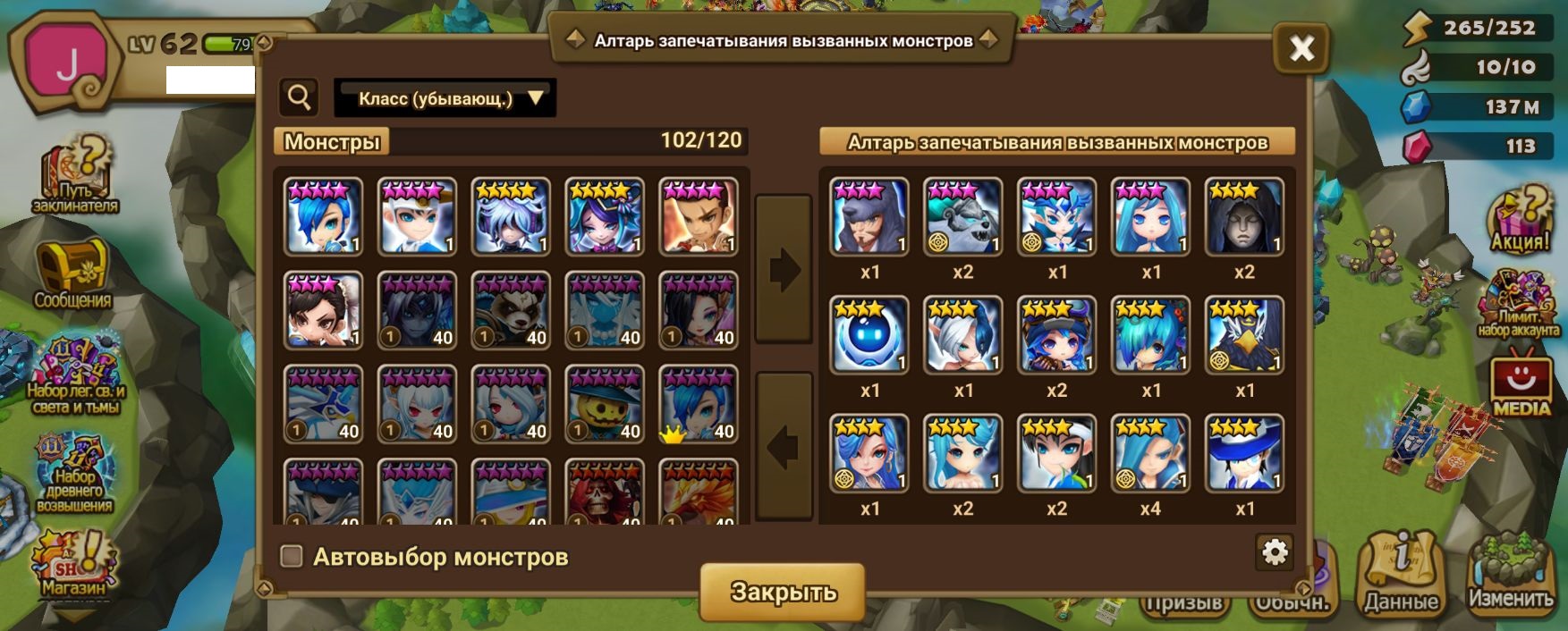Open the Класс (убывающ.) sort dropdown
Viewport: 1568px width, 631px height.
click(445, 98)
